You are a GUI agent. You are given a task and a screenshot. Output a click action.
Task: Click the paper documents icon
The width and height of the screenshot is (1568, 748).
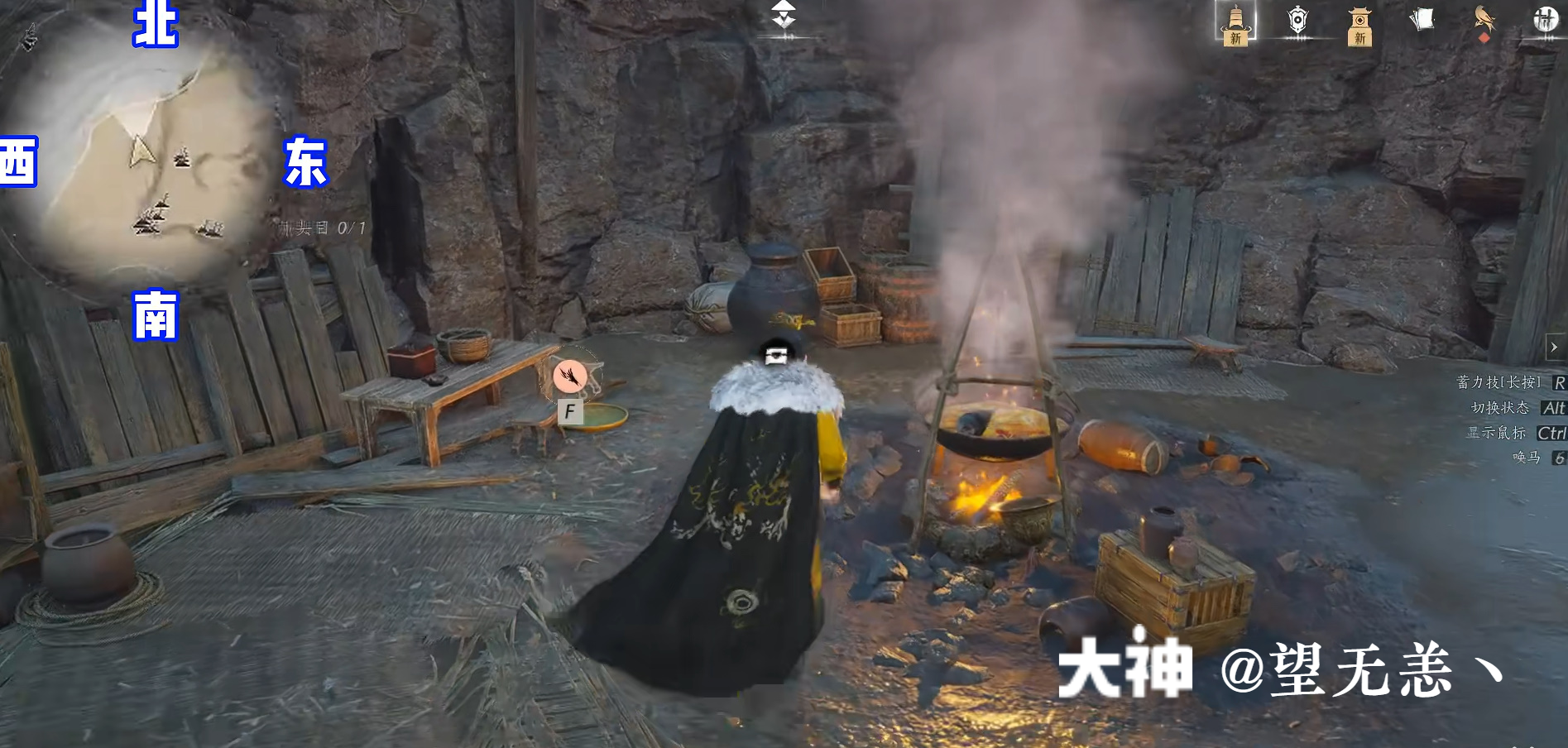click(x=1422, y=21)
